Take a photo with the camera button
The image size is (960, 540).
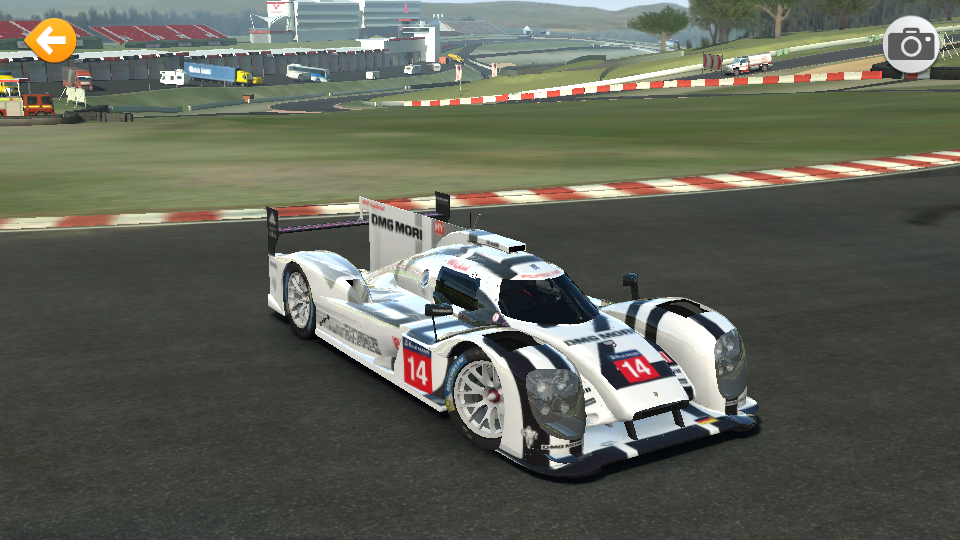(x=911, y=44)
